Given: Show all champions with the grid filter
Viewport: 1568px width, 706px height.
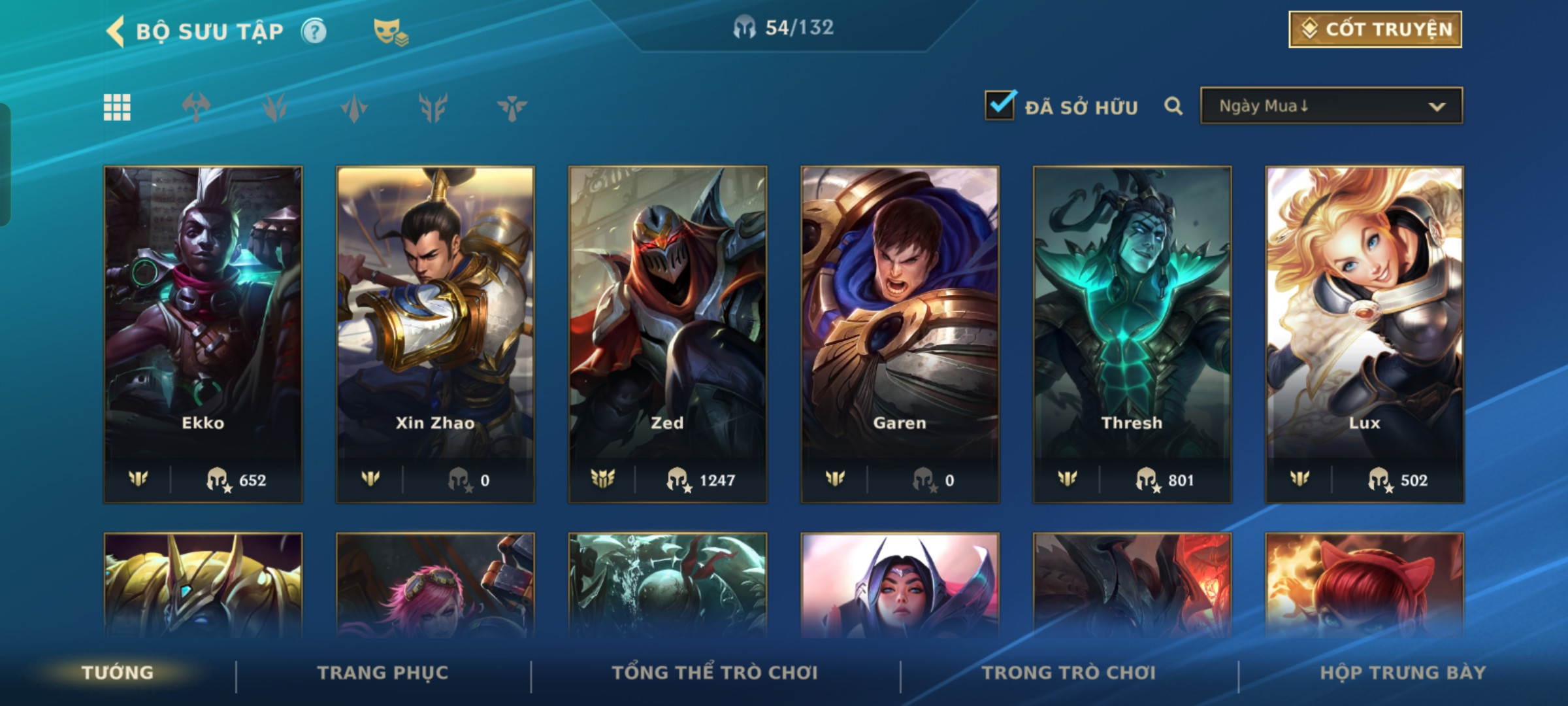Looking at the screenshot, I should click(x=117, y=107).
